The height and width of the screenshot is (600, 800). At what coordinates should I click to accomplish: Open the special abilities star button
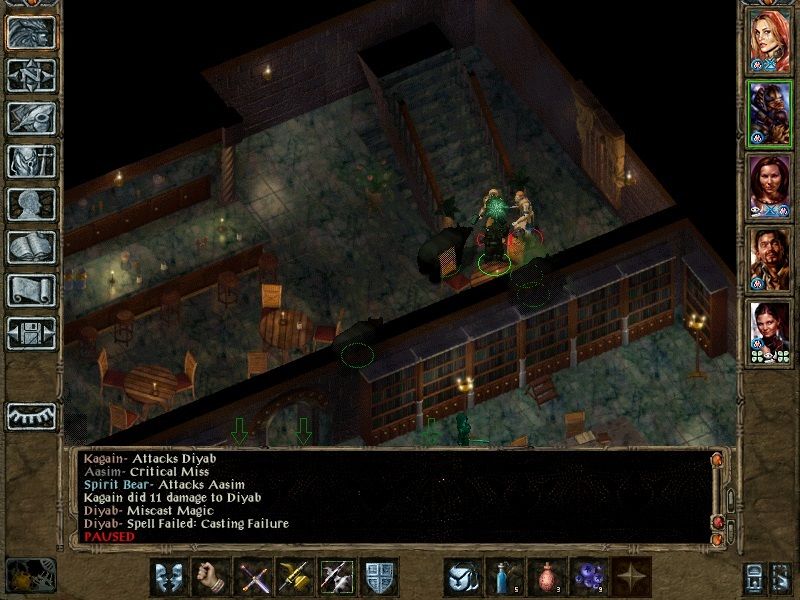pos(630,577)
